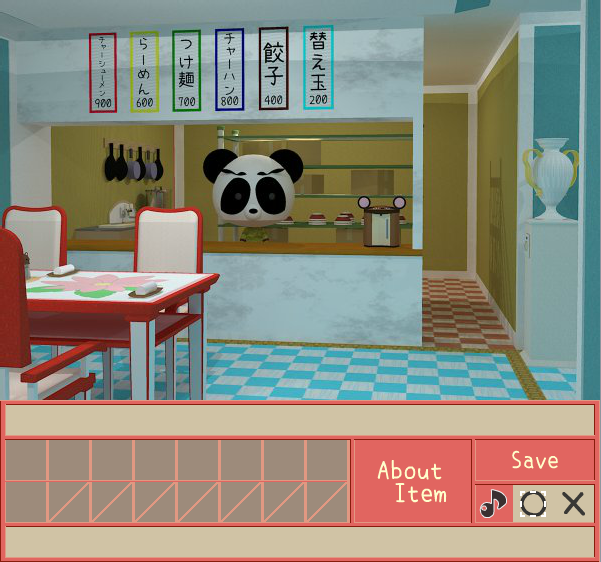Open the About Item panel
Image resolution: width=601 pixels, height=562 pixels.
pos(411,481)
